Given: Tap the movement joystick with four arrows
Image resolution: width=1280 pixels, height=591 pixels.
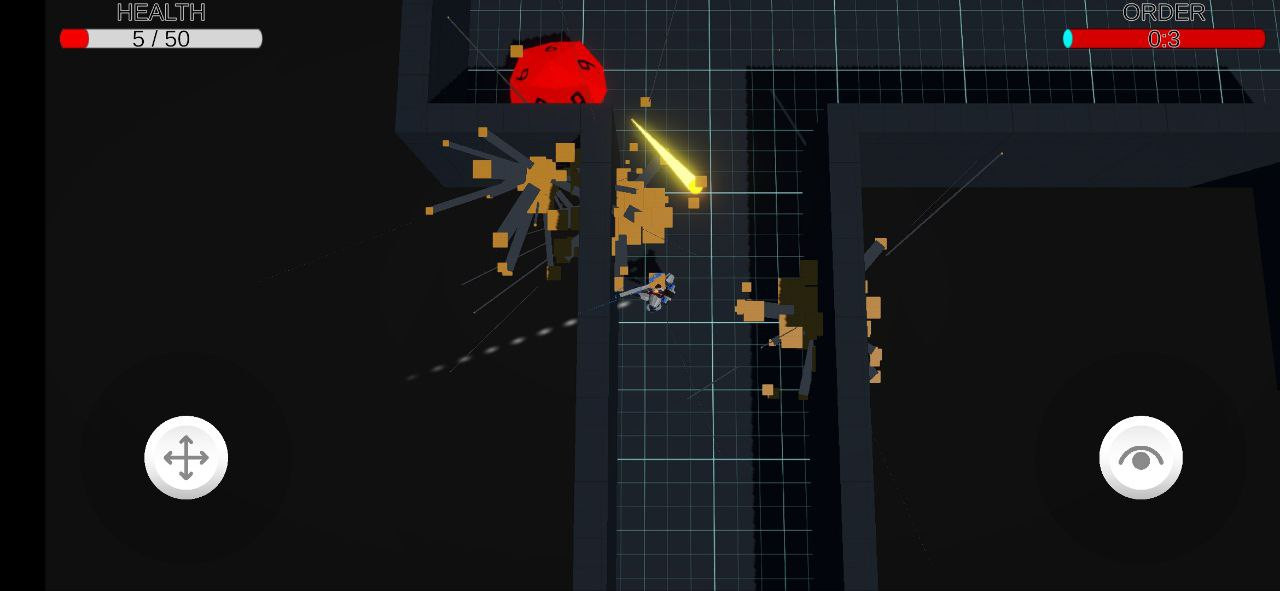Looking at the screenshot, I should point(186,458).
